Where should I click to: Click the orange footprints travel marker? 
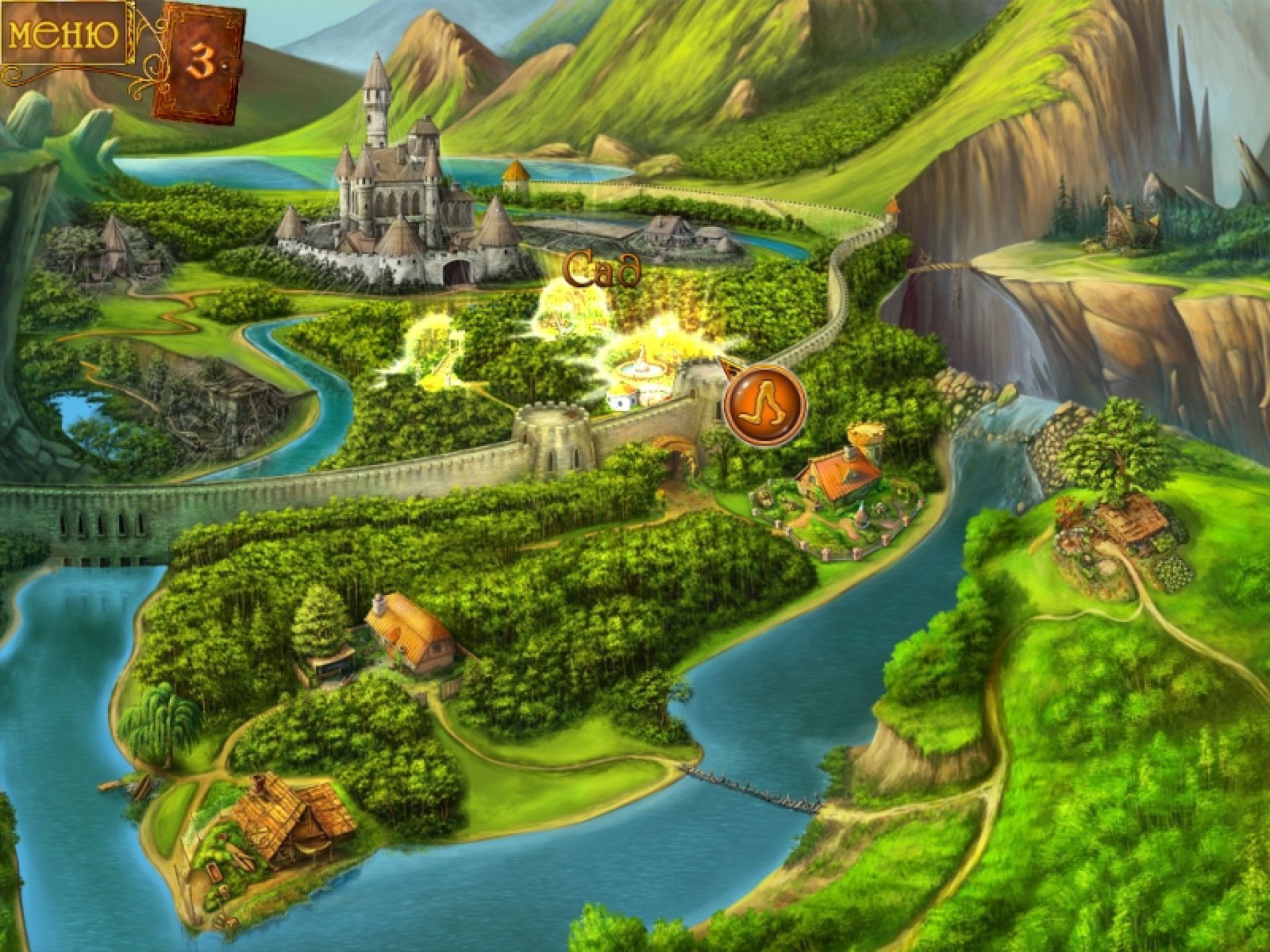pyautogui.click(x=765, y=405)
